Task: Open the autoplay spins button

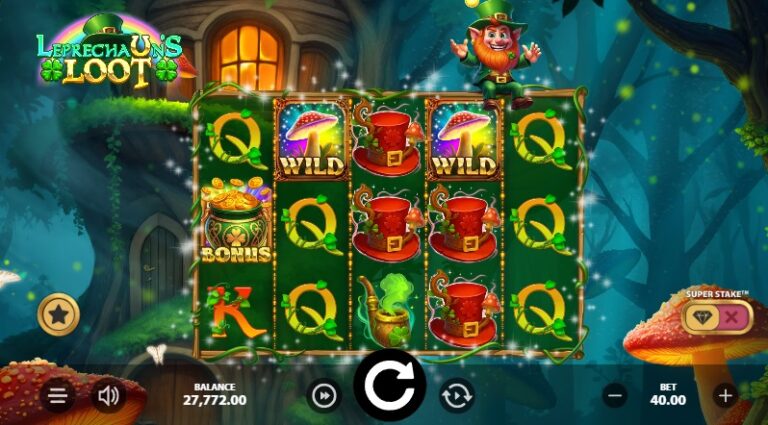Action: pyautogui.click(x=456, y=396)
